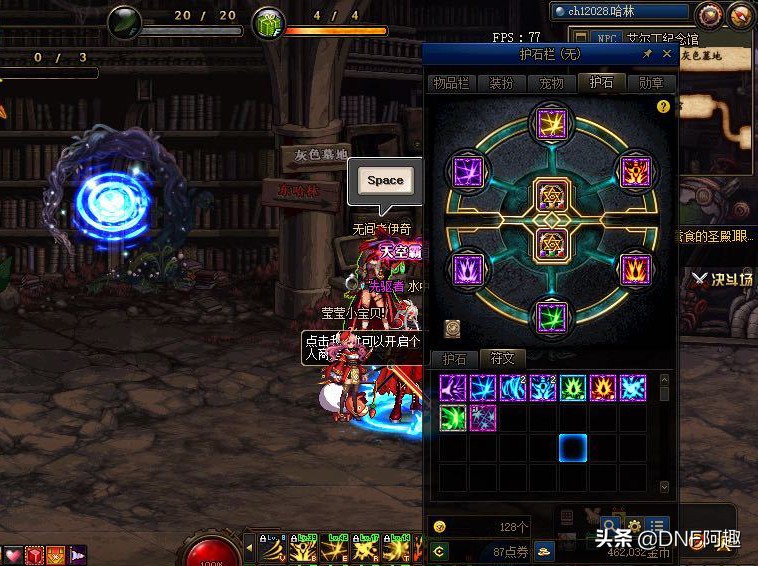Pin the 护石栏 window
The width and height of the screenshot is (758, 566).
(x=647, y=54)
